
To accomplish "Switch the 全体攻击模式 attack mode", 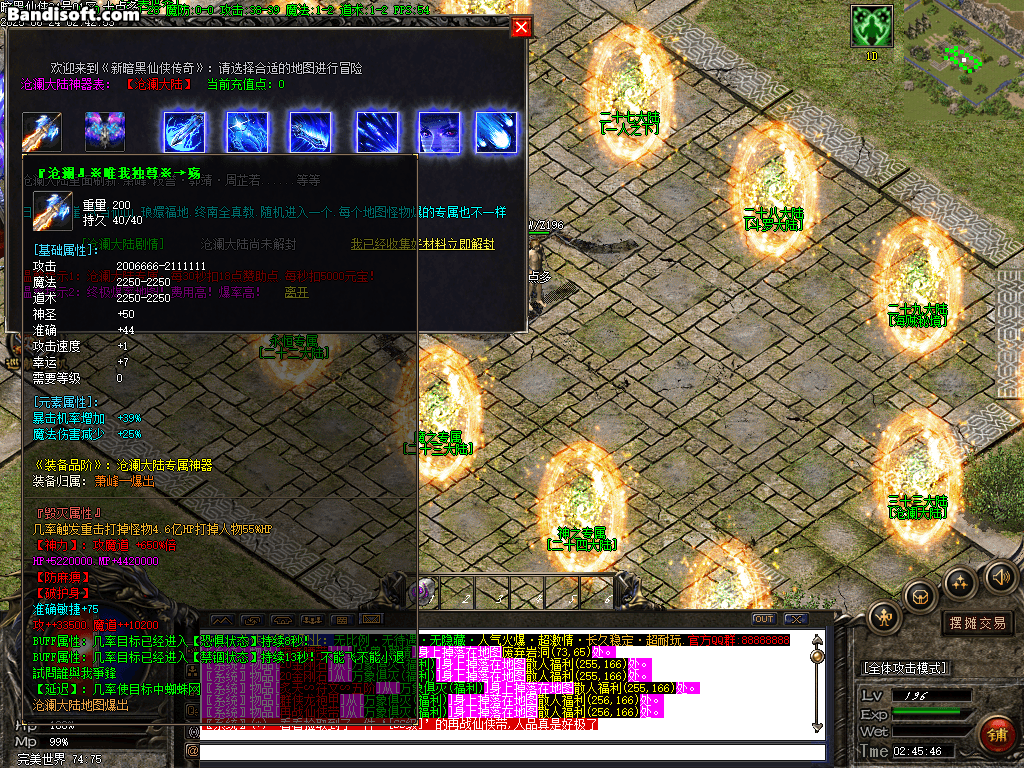I will pyautogui.click(x=905, y=667).
